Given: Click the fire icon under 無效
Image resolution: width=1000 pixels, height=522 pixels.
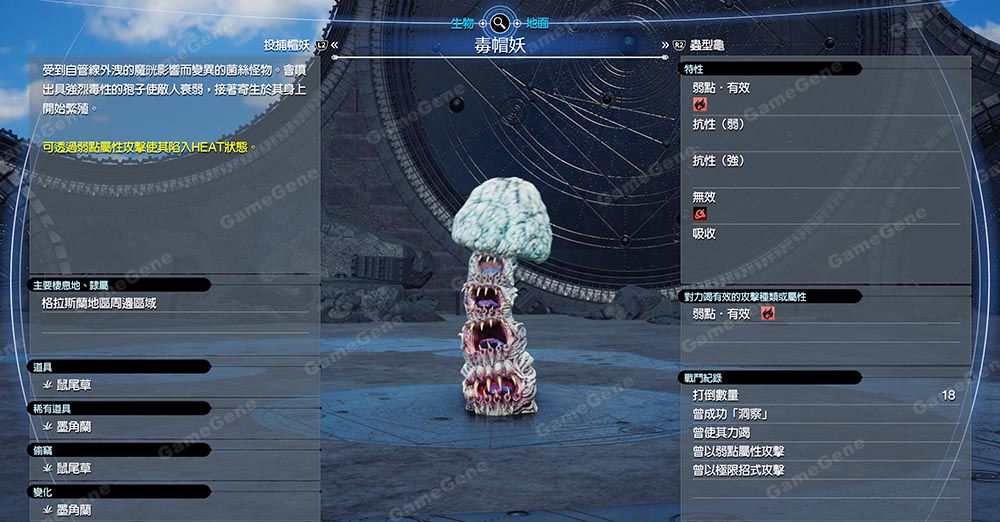Looking at the screenshot, I should click(700, 214).
